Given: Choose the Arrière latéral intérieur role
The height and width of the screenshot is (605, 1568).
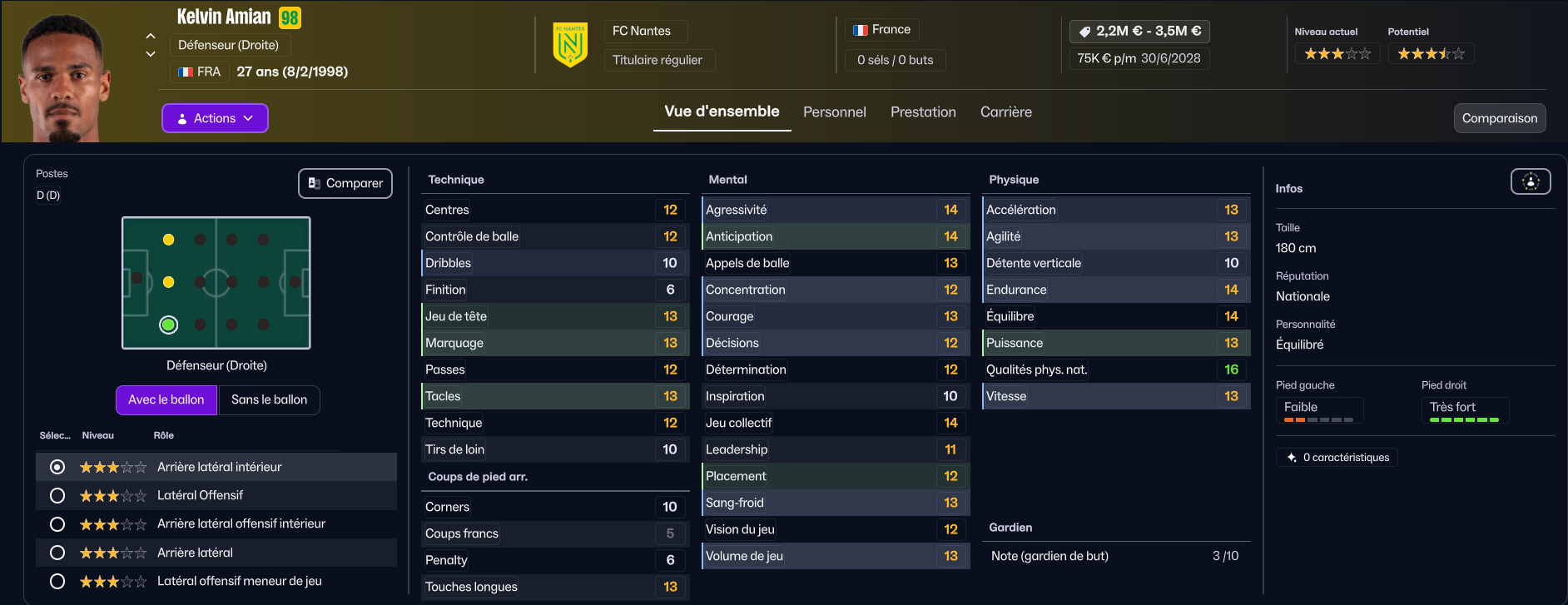Looking at the screenshot, I should point(57,468).
